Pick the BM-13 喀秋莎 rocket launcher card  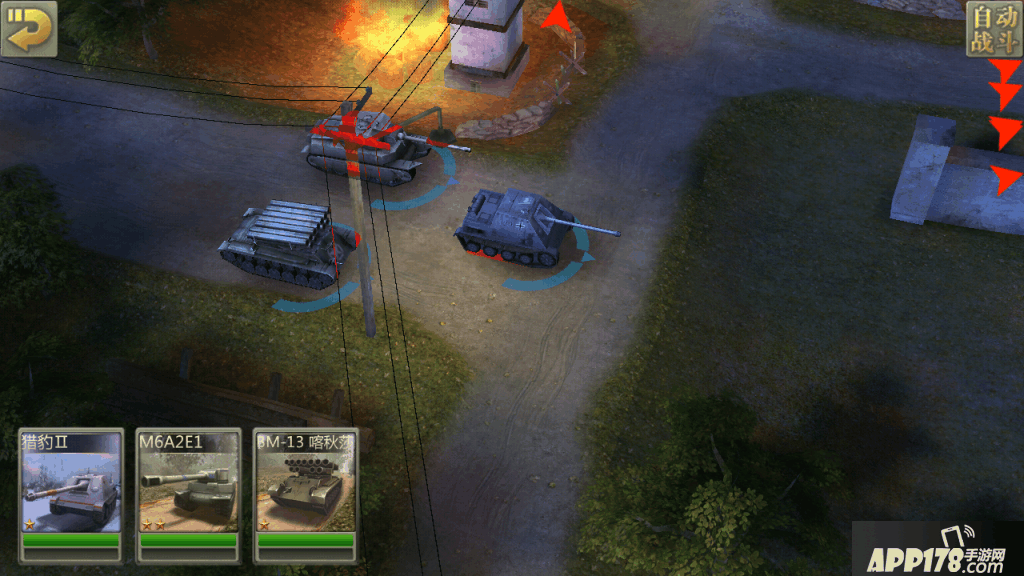pos(306,494)
